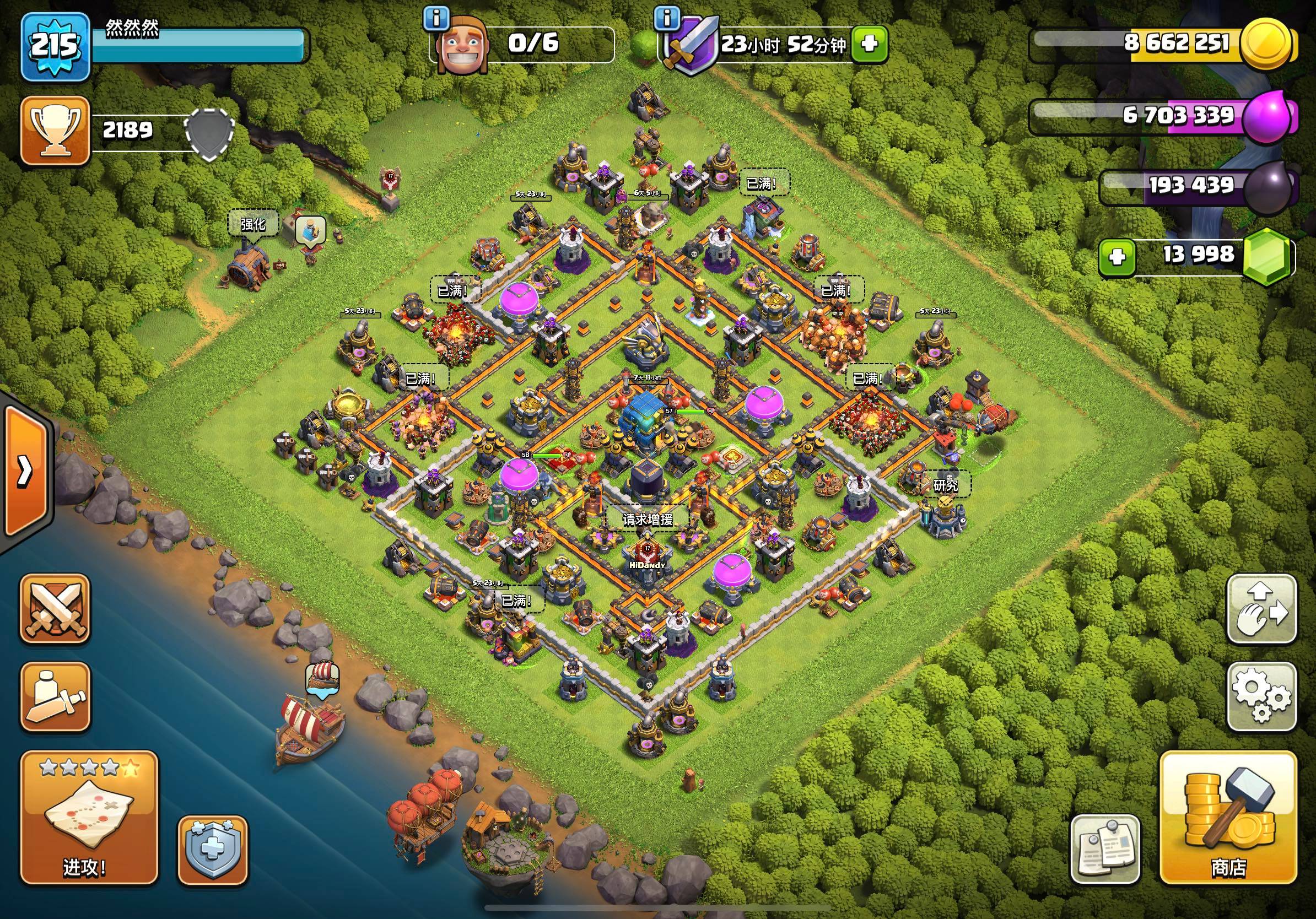Tap the Boost (强化) bubble

coord(253,224)
